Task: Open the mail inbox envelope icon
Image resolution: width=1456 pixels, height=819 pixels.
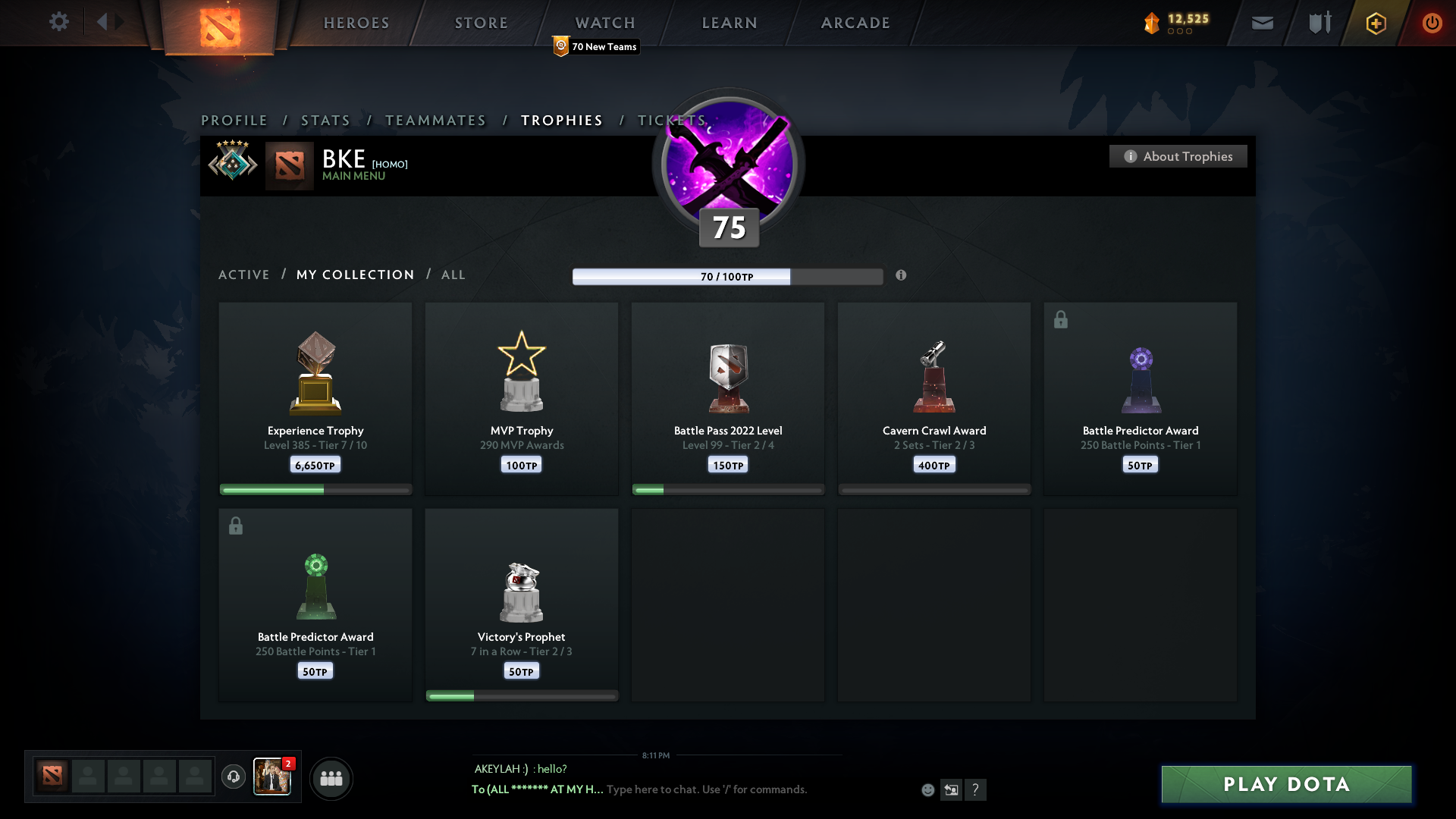Action: pos(1263,22)
